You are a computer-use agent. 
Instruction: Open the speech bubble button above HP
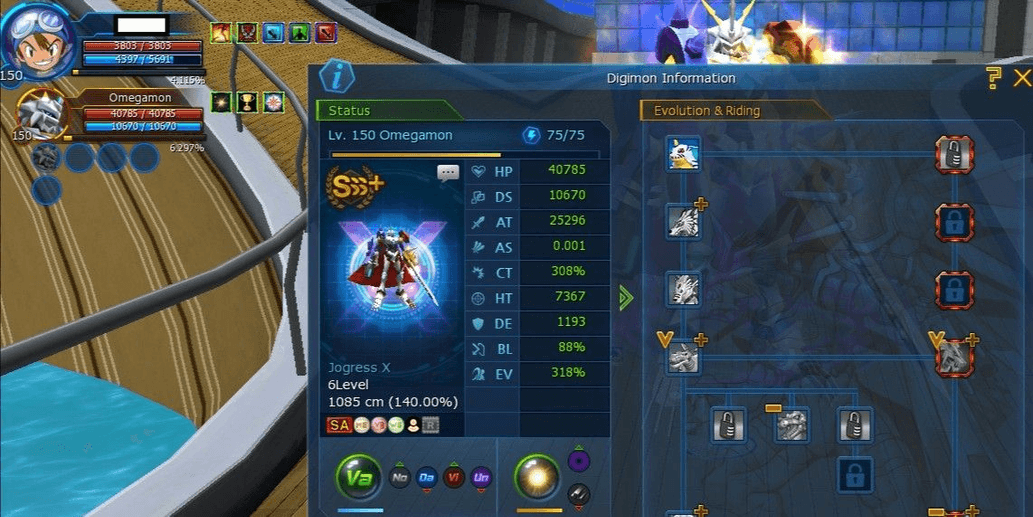pos(448,173)
